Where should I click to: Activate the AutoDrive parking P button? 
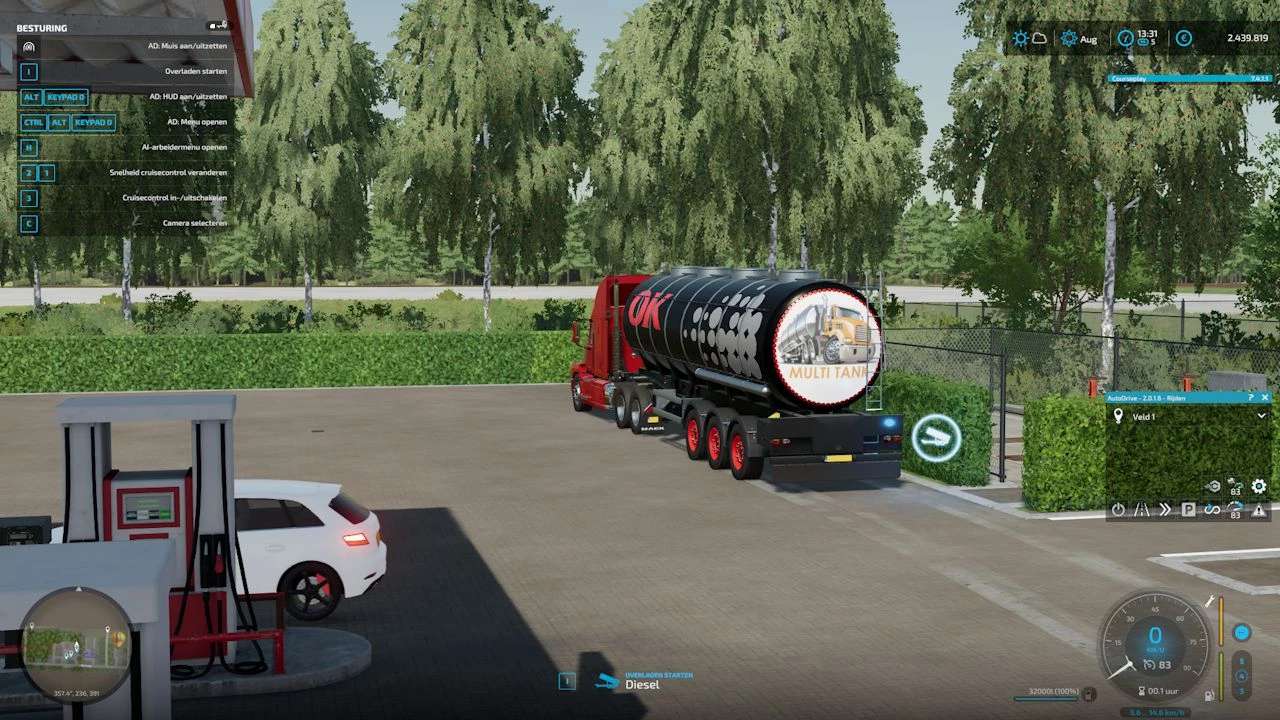tap(1188, 510)
